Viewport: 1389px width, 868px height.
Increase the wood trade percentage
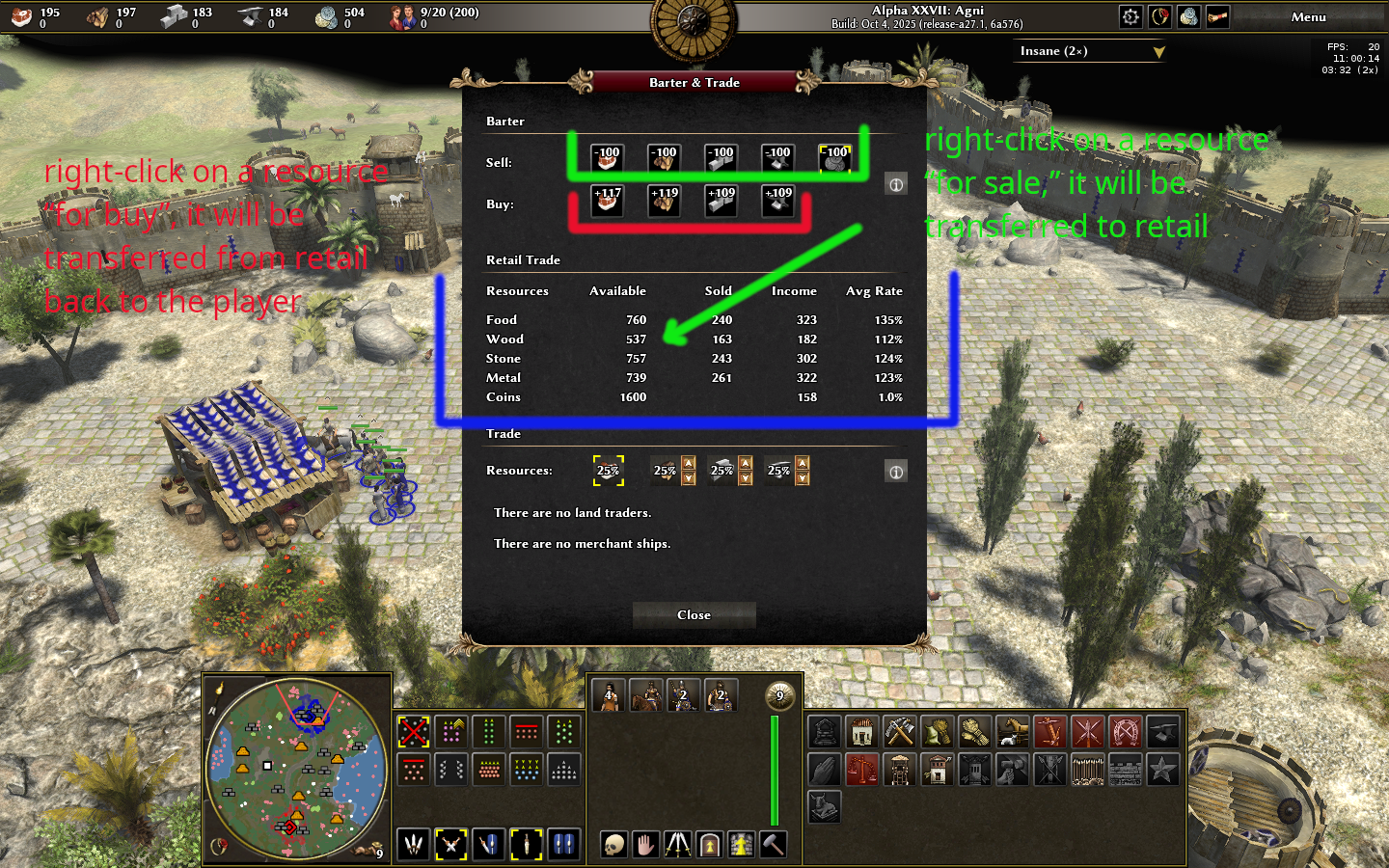[x=689, y=464]
